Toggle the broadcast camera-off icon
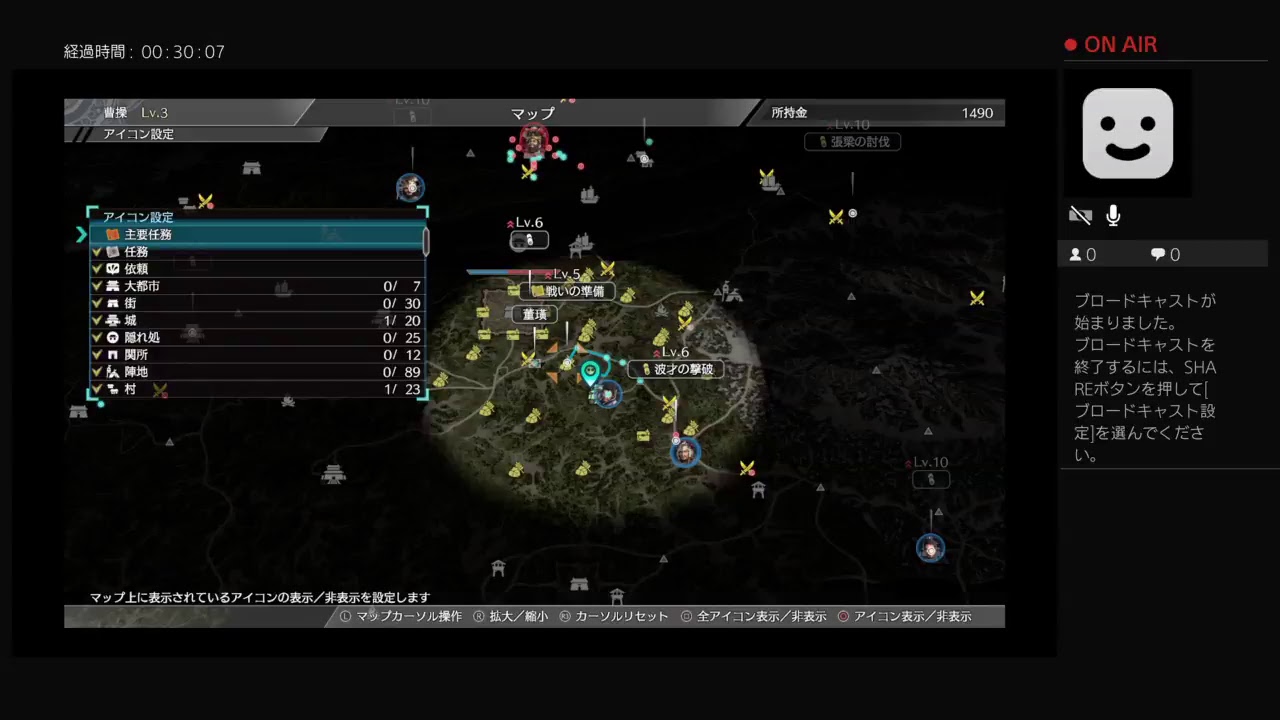Viewport: 1280px width, 720px height. click(x=1080, y=216)
